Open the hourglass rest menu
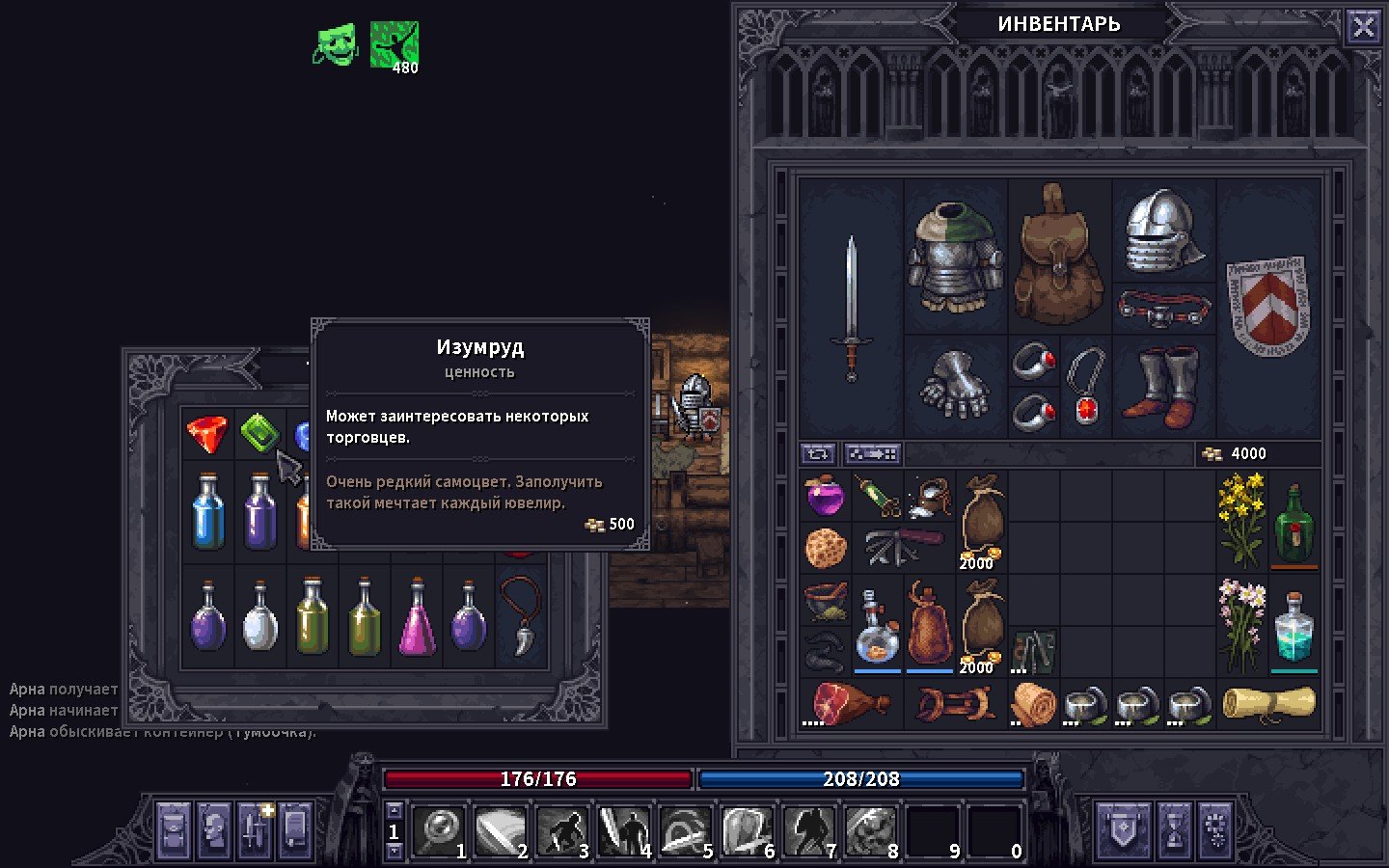Viewport: 1389px width, 868px height. pos(1174,830)
